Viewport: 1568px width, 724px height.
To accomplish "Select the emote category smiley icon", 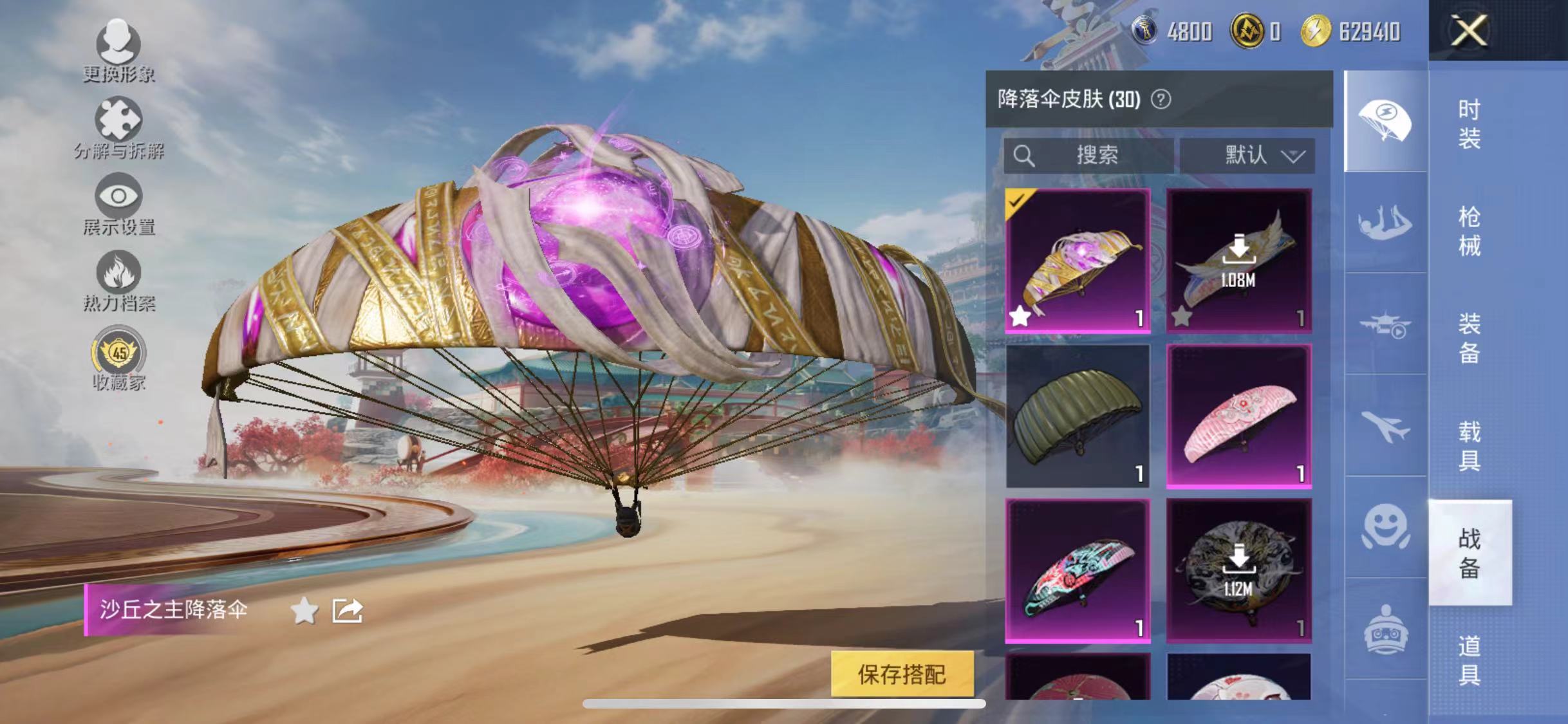I will pos(1384,524).
